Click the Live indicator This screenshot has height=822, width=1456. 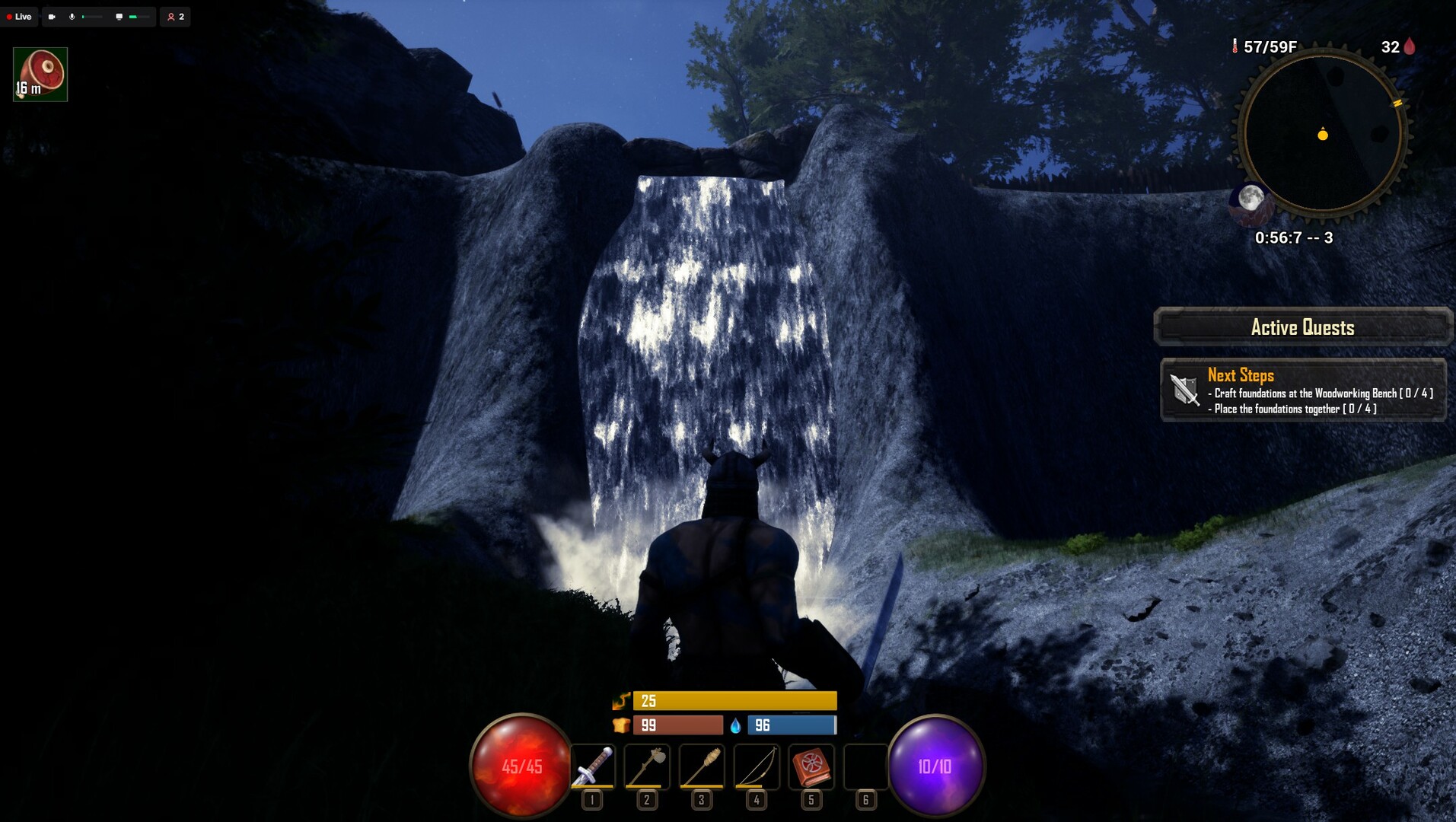[x=19, y=17]
